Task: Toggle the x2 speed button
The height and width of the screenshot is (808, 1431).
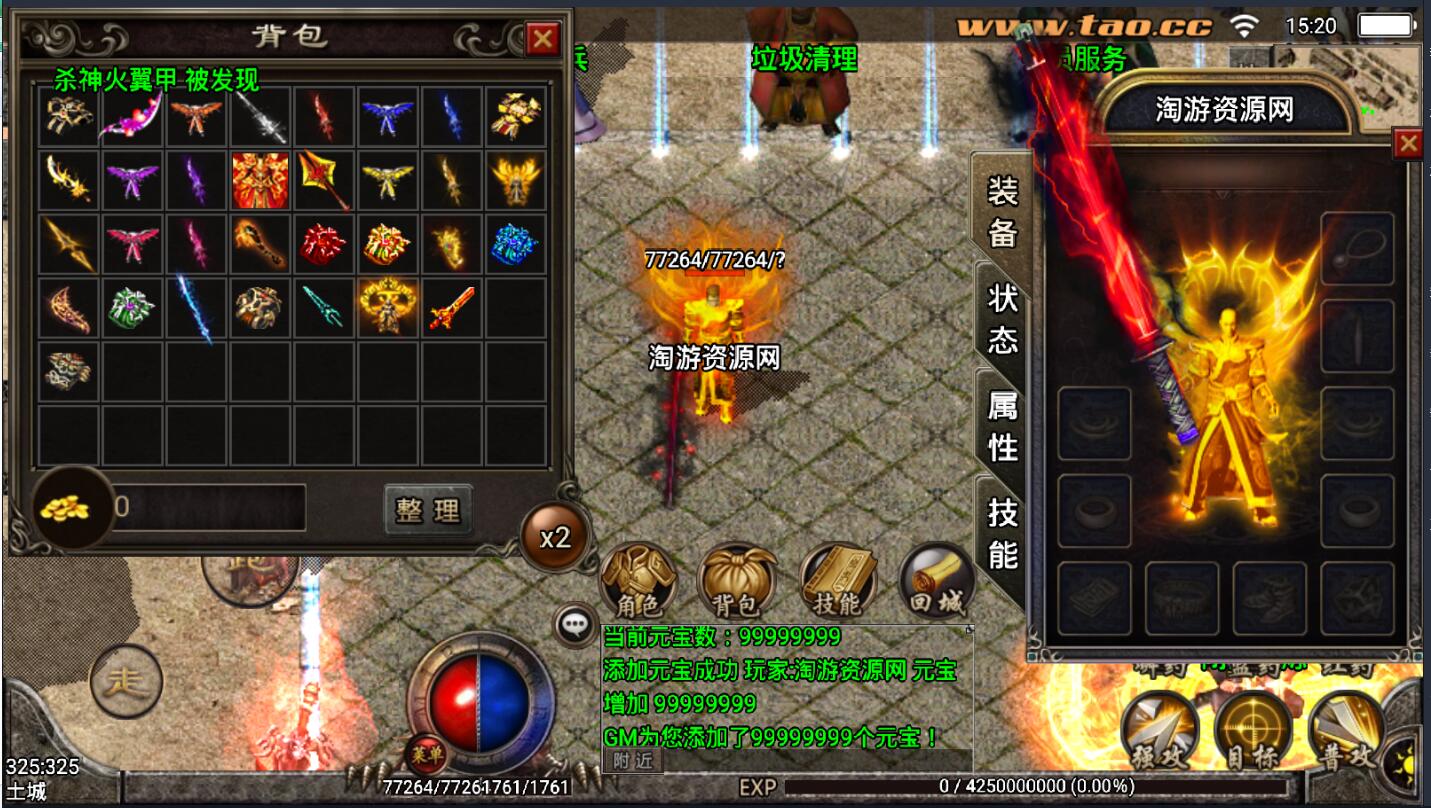Action: click(555, 538)
